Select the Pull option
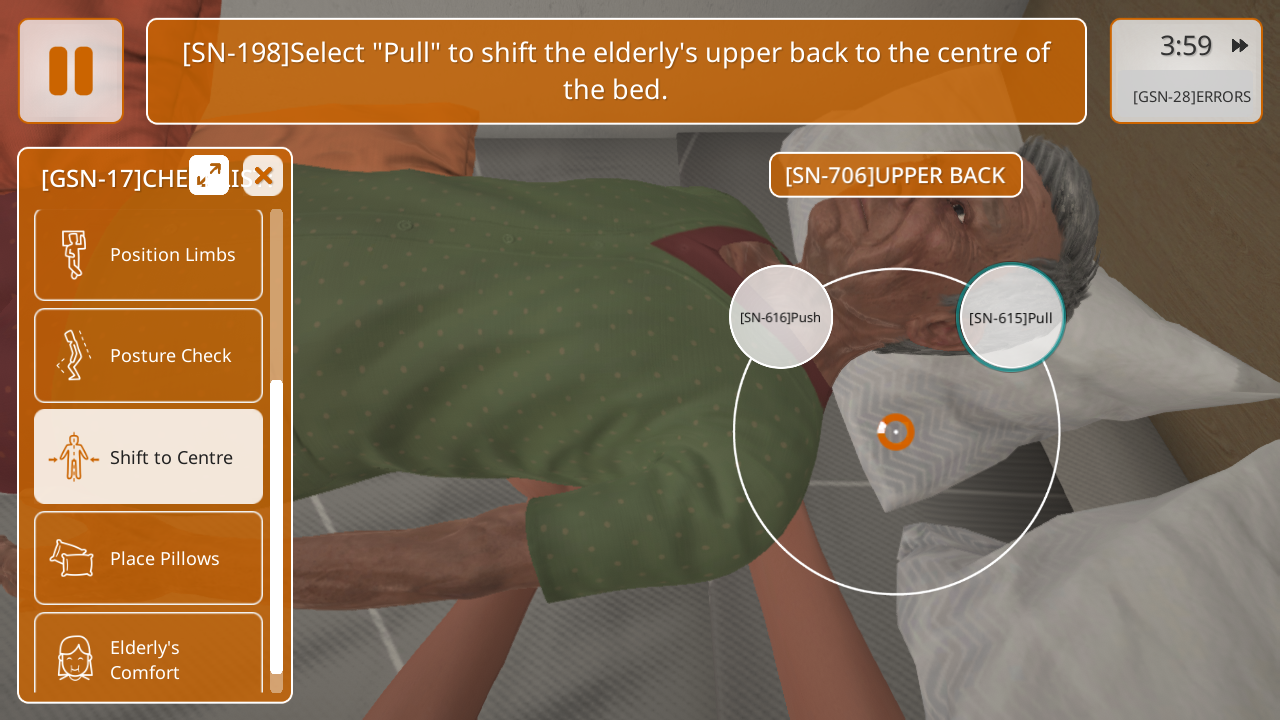This screenshot has width=1280, height=720. point(1011,317)
